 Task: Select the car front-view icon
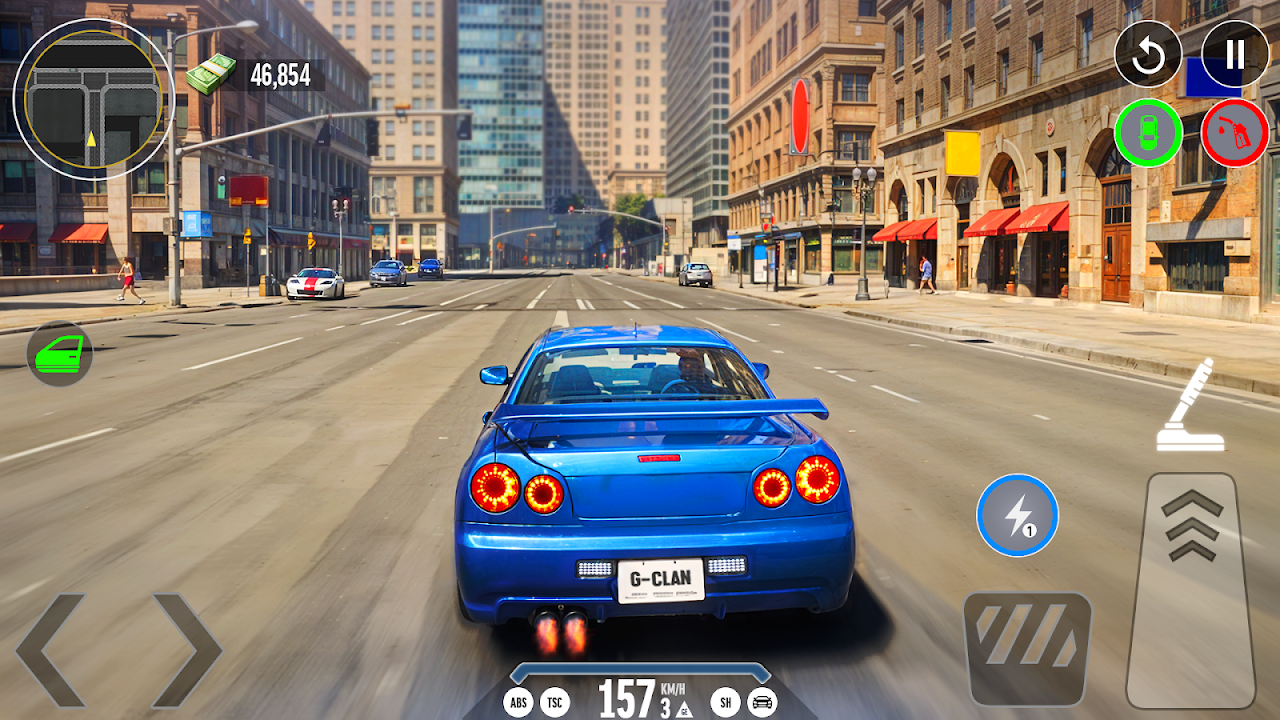[x=763, y=702]
